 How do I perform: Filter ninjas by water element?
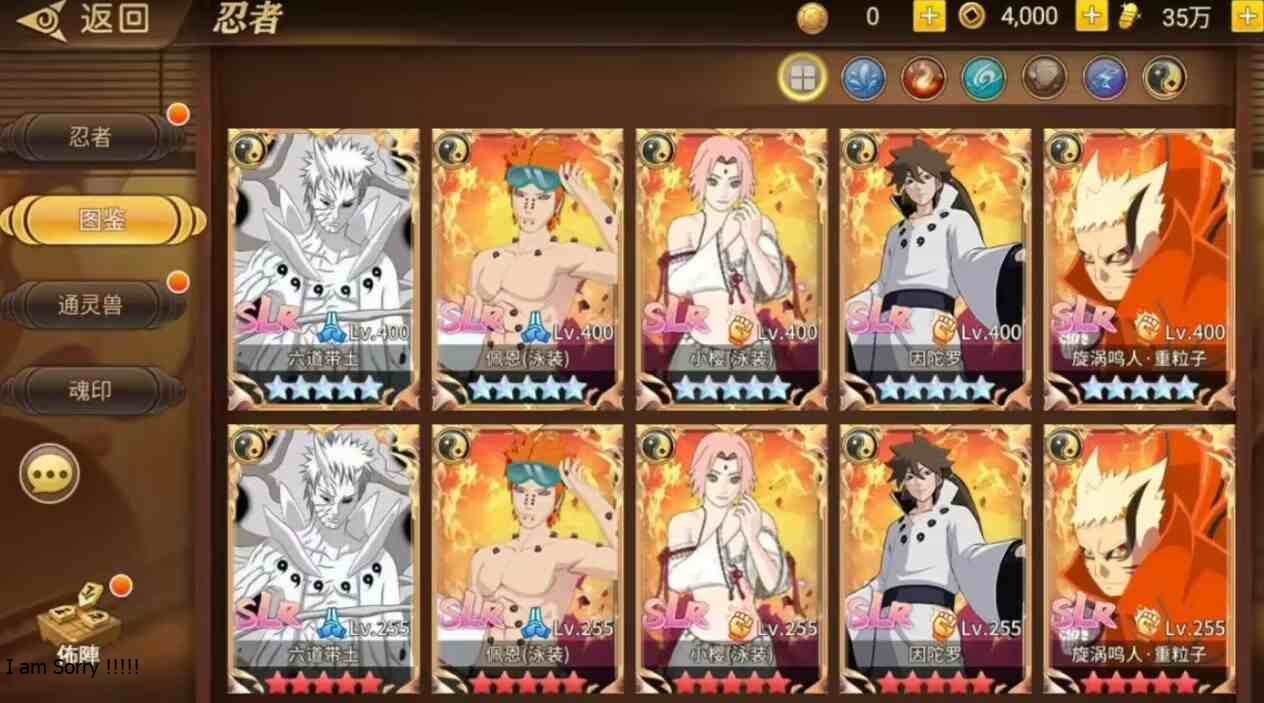[863, 78]
